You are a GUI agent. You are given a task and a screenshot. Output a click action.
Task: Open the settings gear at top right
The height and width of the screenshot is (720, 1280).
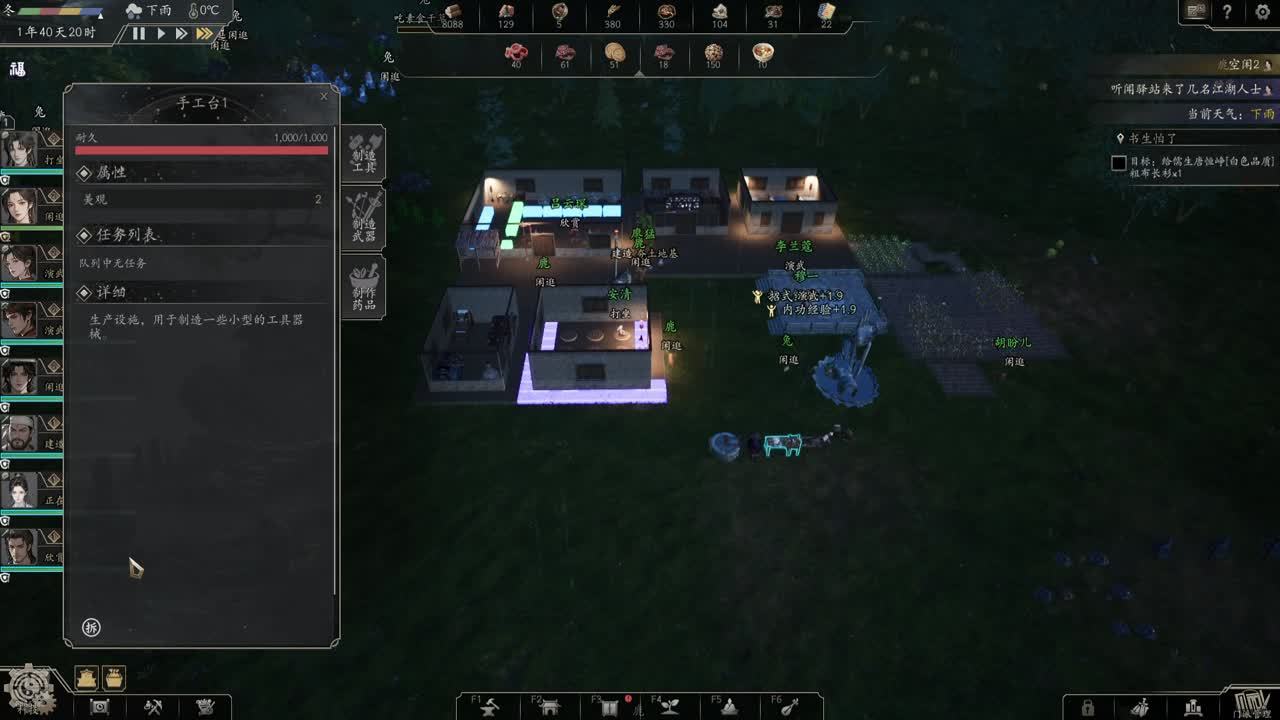coord(1262,12)
